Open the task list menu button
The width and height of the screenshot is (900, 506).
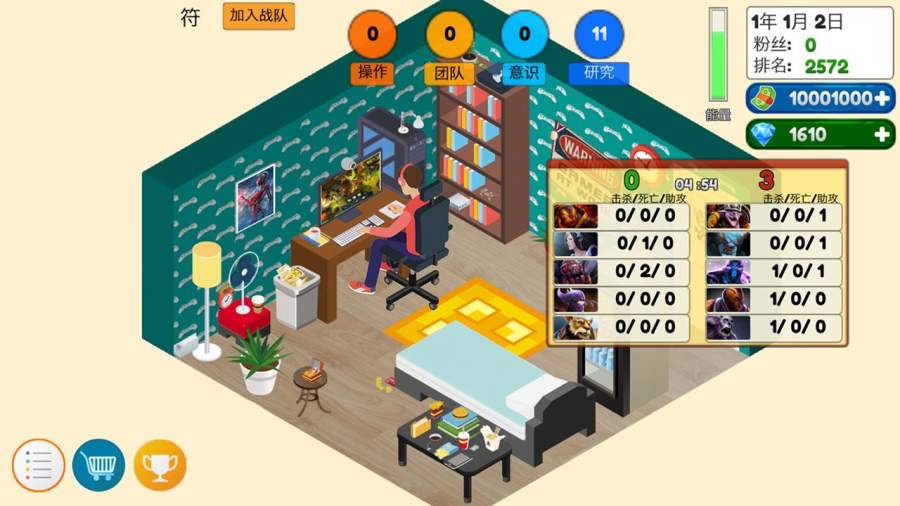38,465
